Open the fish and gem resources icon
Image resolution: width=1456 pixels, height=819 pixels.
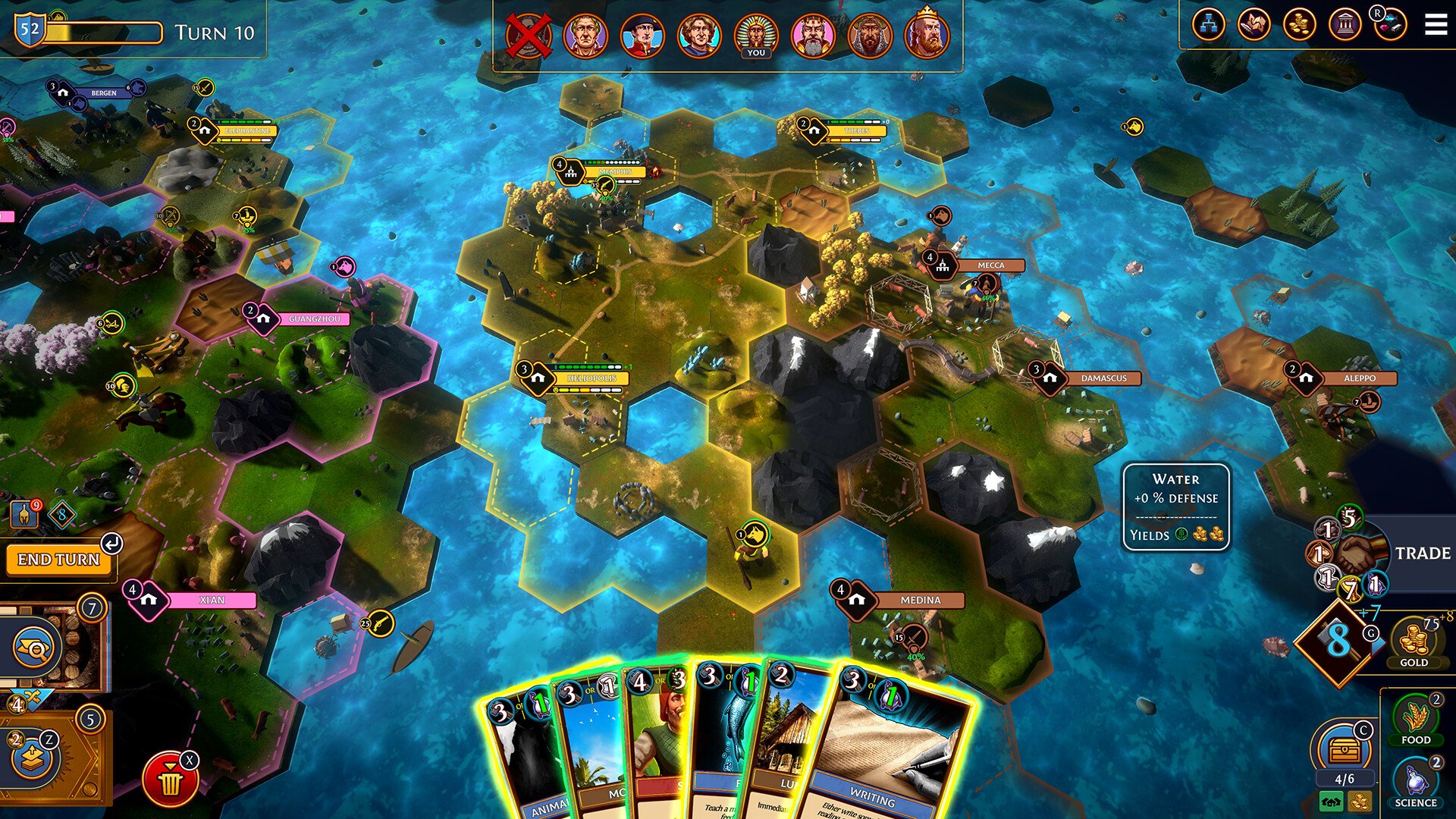pyautogui.click(x=1390, y=25)
